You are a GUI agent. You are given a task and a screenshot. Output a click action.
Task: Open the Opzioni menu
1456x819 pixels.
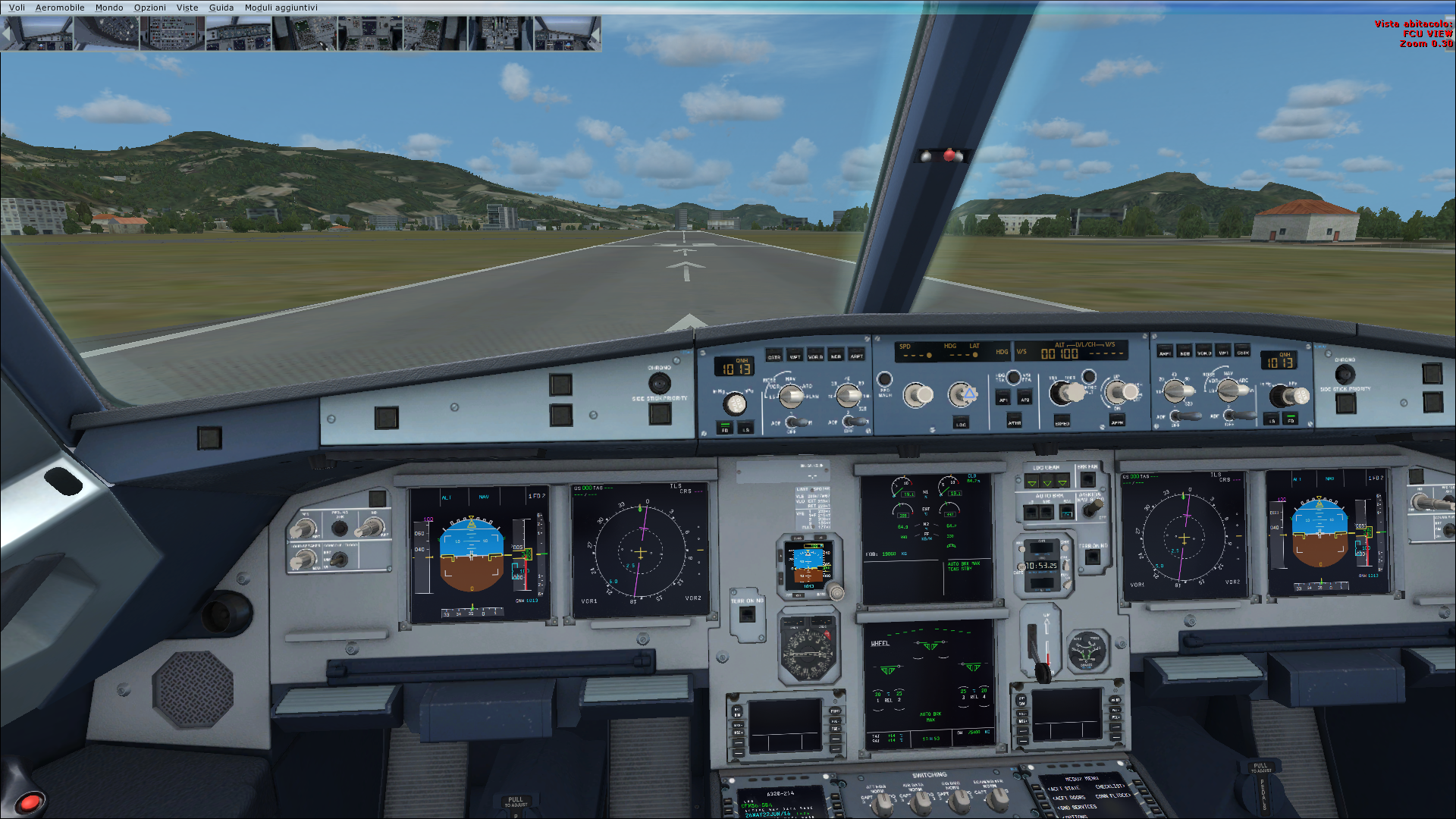[x=150, y=8]
